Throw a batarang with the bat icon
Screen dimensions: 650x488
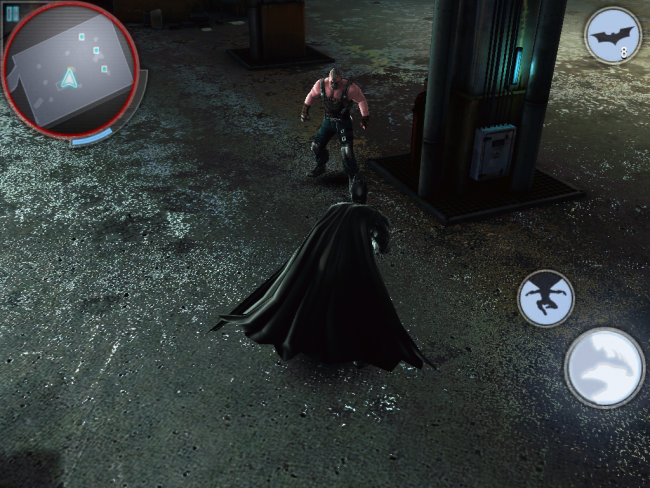612,36
